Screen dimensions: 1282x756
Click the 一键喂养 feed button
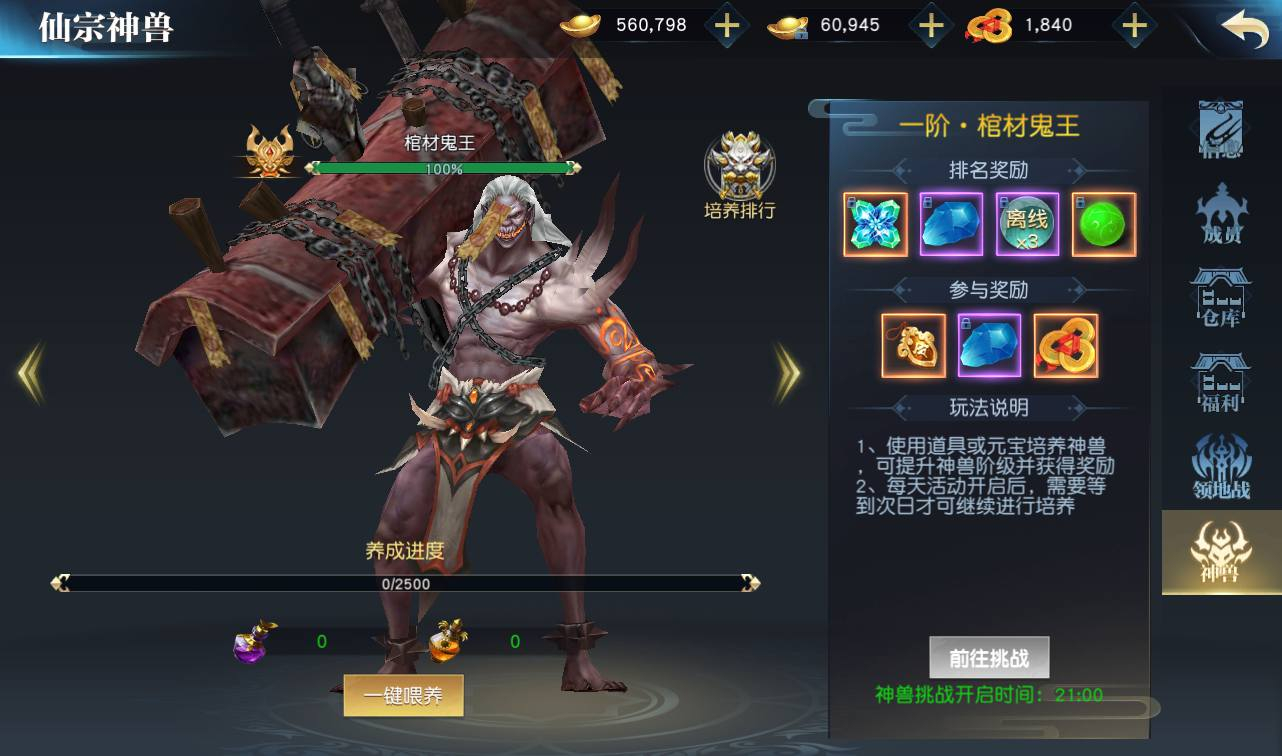(x=403, y=696)
